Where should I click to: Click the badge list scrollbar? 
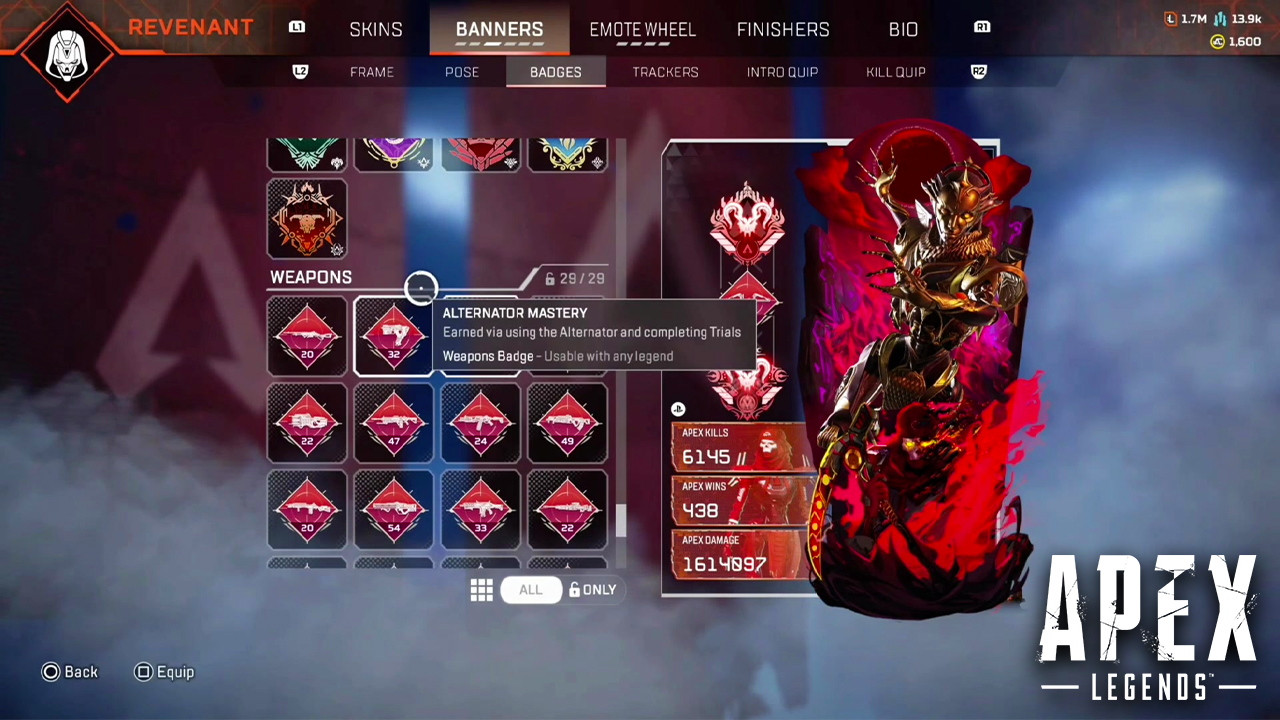coord(621,520)
